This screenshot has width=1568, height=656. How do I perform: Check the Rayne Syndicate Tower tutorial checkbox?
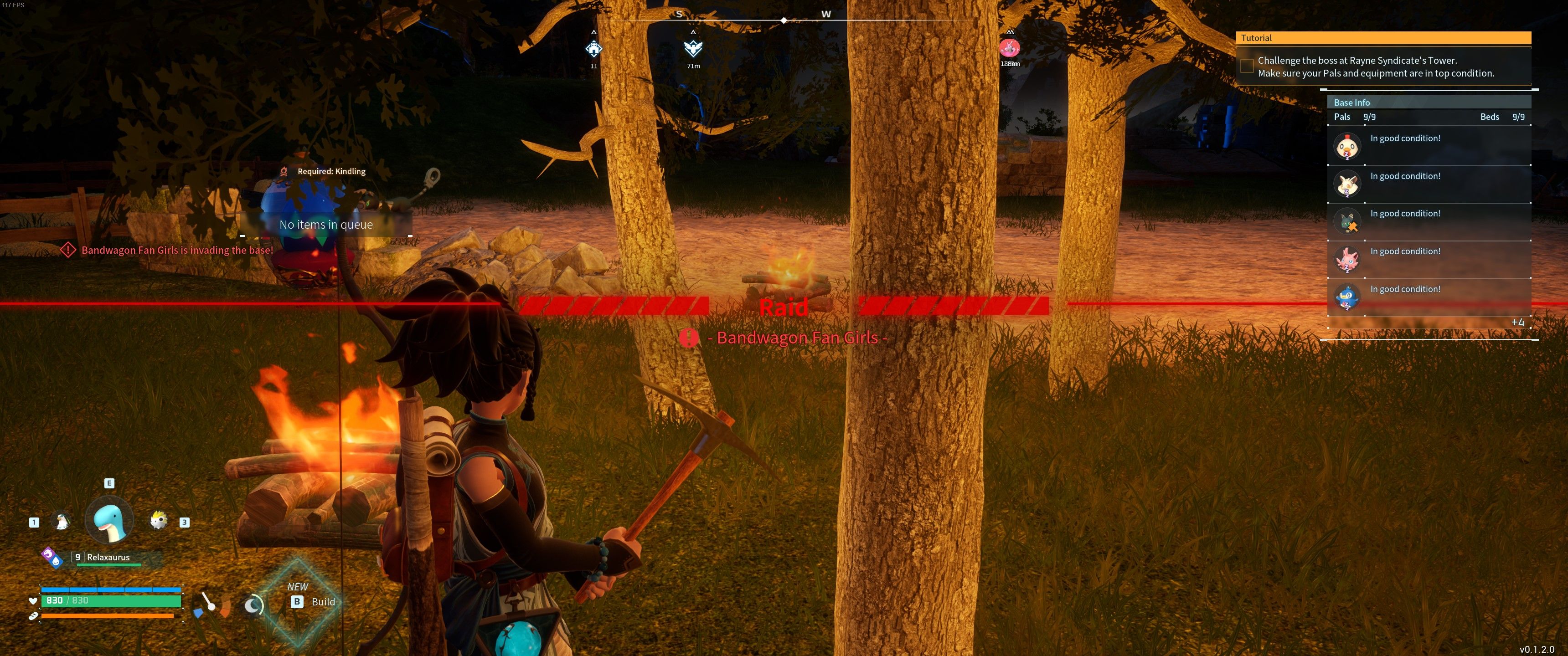[x=1246, y=66]
